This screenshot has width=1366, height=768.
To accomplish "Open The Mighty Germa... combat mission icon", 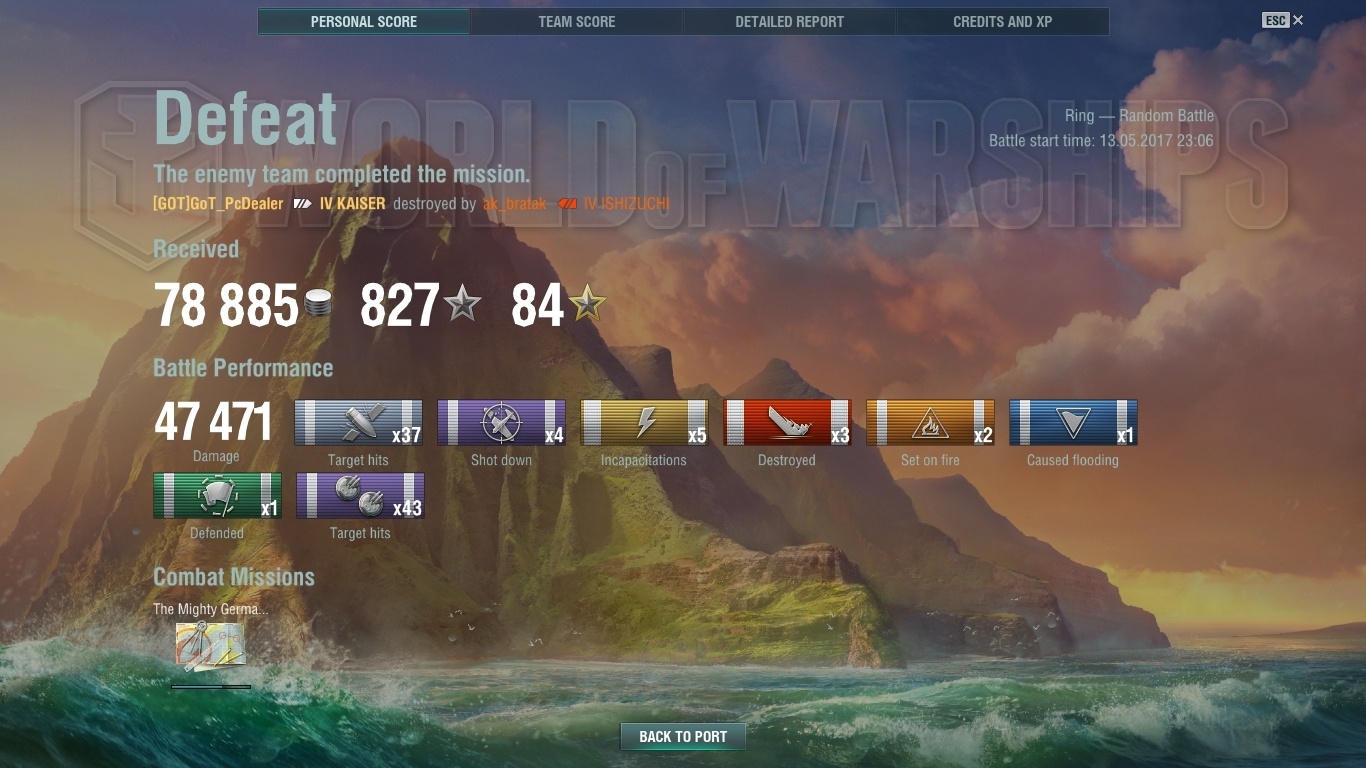I will point(210,645).
